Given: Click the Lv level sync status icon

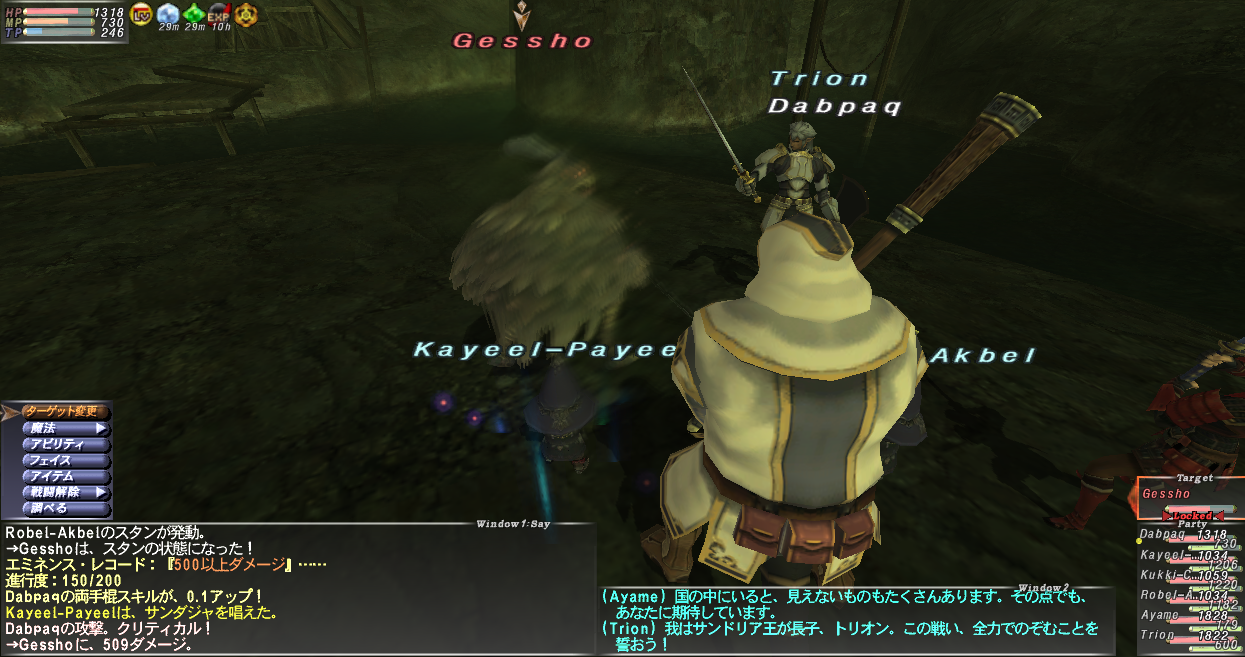Looking at the screenshot, I should point(141,14).
